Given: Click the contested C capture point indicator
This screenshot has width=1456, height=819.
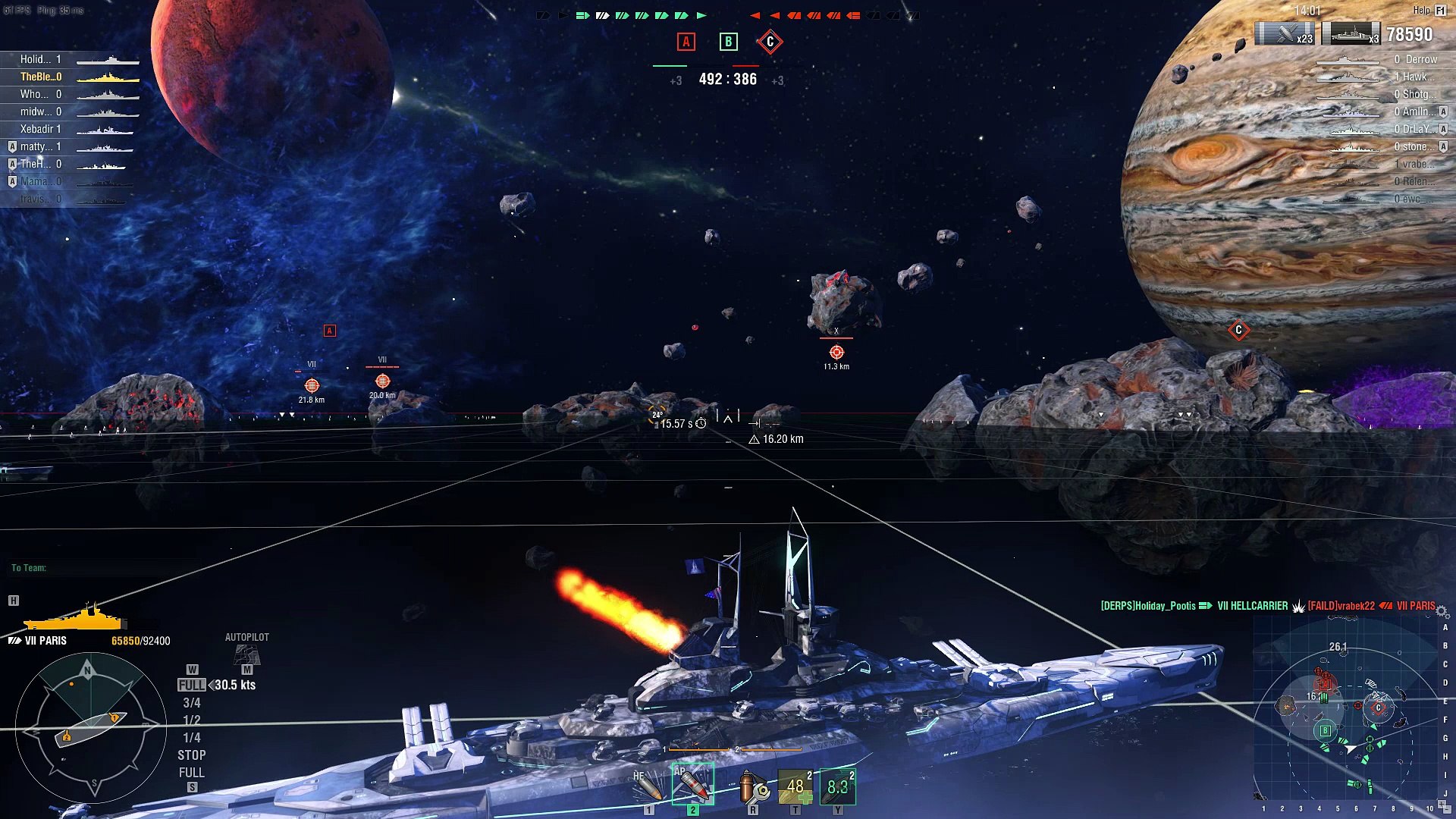Looking at the screenshot, I should coord(770,42).
